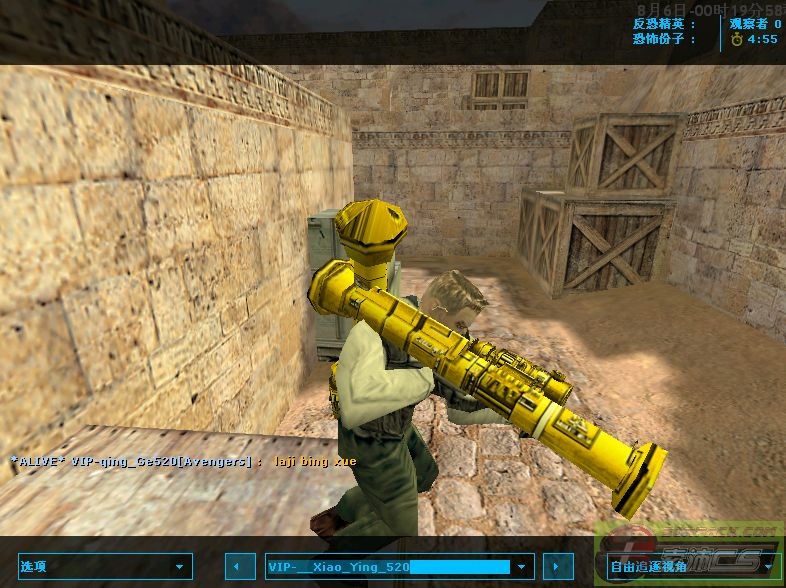Image resolution: width=786 pixels, height=588 pixels.
Task: Open the VIP-__Xiao_Ying_520 player dropdown
Action: (x=399, y=566)
